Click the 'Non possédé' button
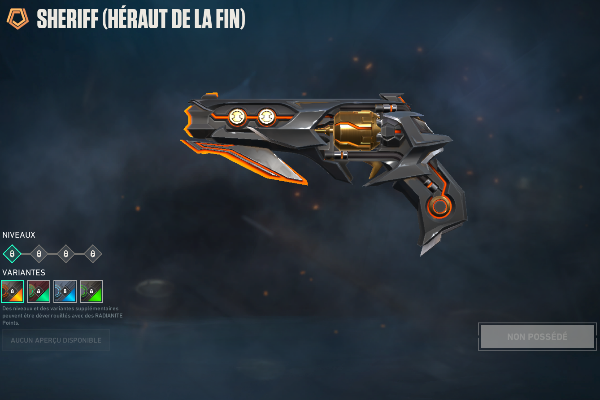600x400 pixels. pyautogui.click(x=537, y=336)
